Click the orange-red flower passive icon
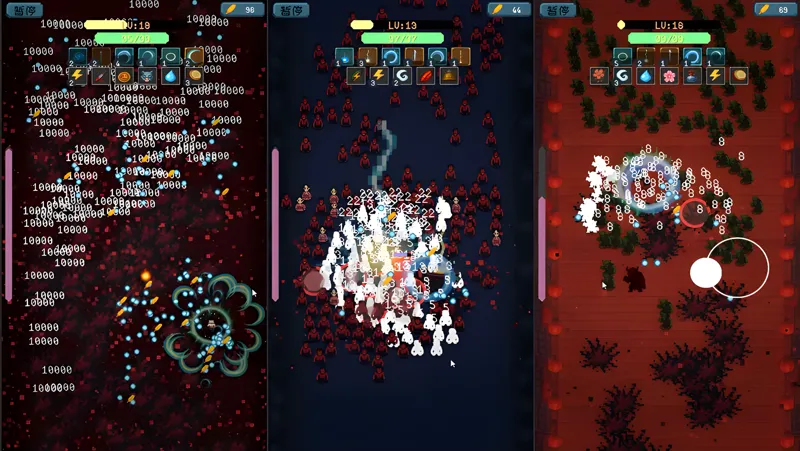This screenshot has width=800, height=451. click(598, 75)
